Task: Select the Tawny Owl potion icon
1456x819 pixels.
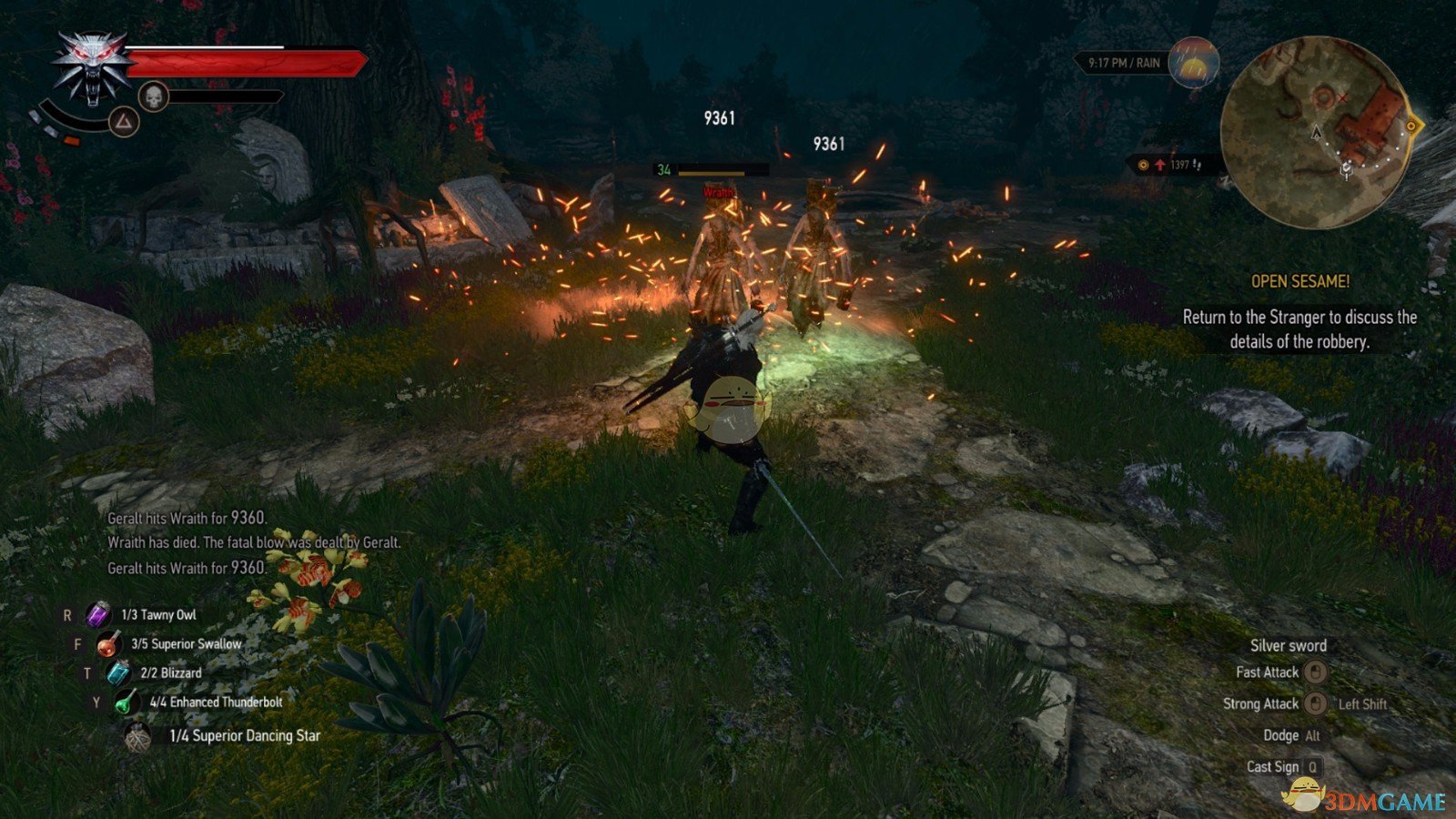Action: 96,615
